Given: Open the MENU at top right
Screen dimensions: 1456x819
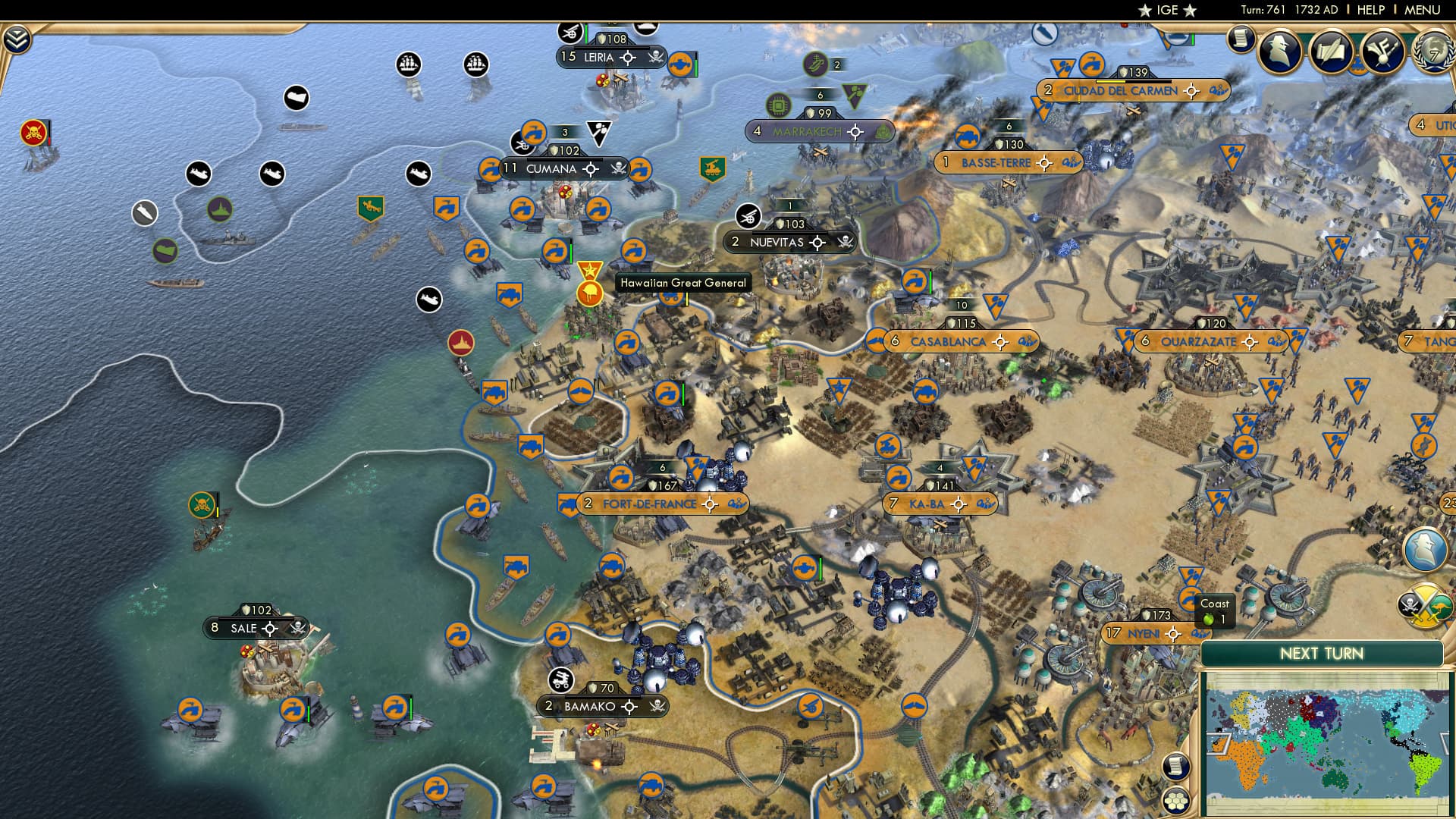Looking at the screenshot, I should pos(1423,10).
